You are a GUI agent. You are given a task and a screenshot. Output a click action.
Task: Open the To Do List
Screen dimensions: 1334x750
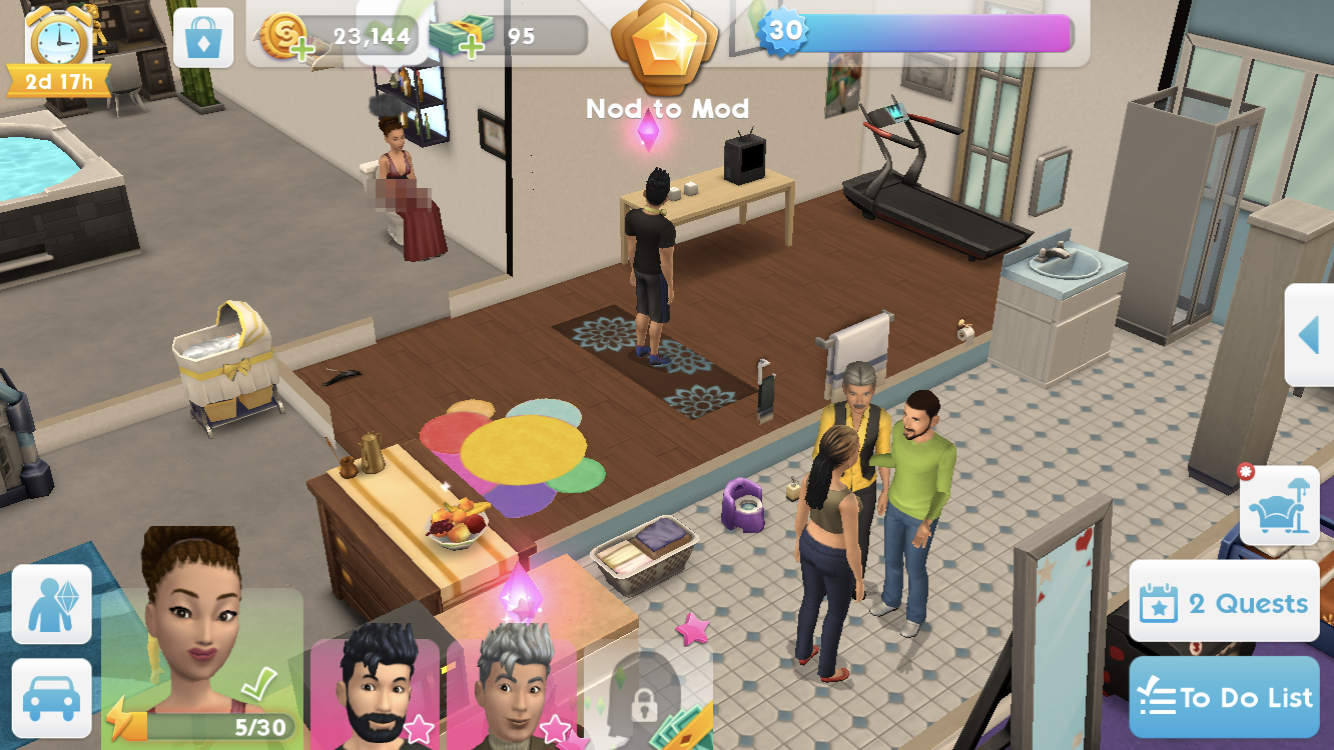point(1224,697)
